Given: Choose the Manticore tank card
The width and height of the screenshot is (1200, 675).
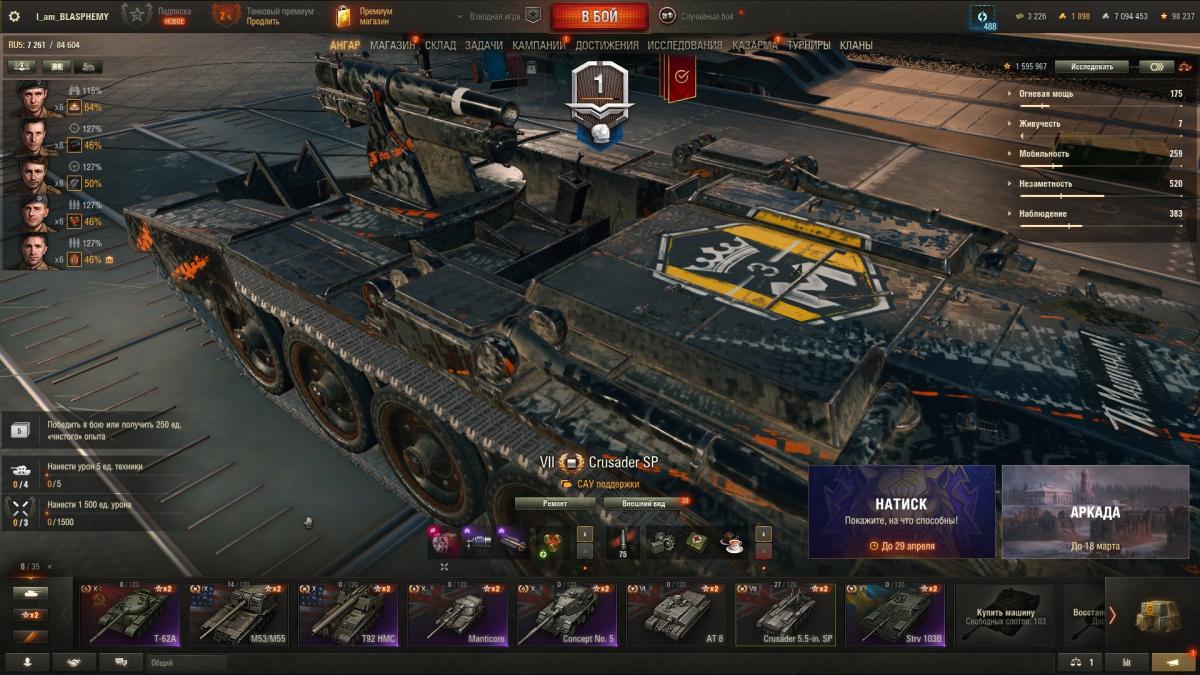Looking at the screenshot, I should (x=458, y=615).
